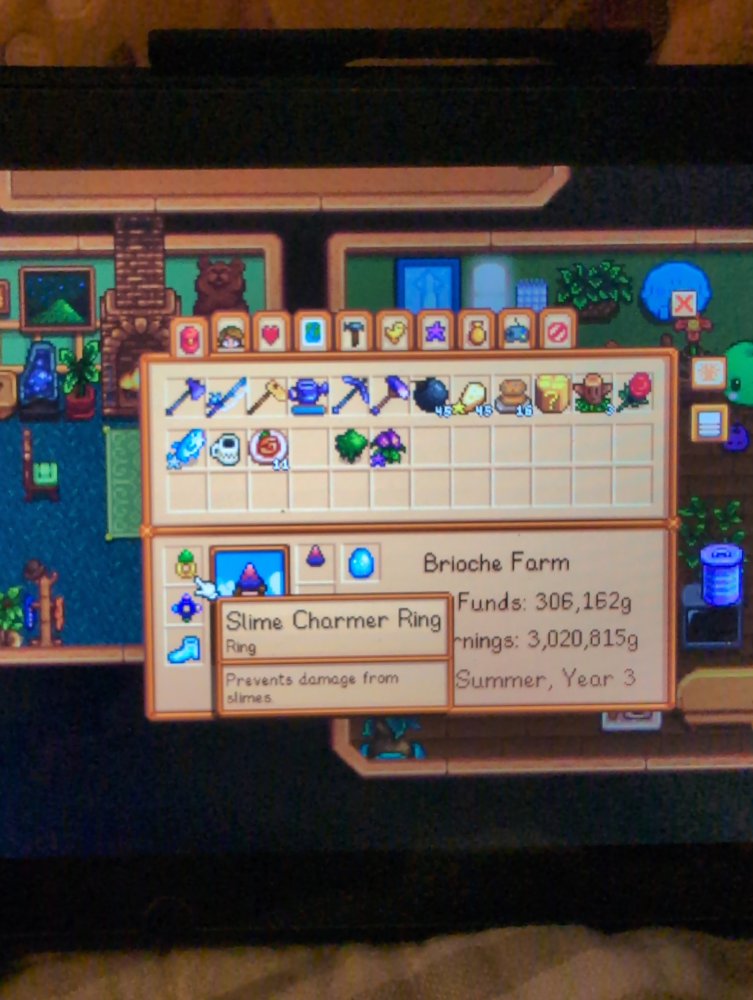This screenshot has width=753, height=1000.
Task: Open the purple star Powers tab
Action: (435, 330)
